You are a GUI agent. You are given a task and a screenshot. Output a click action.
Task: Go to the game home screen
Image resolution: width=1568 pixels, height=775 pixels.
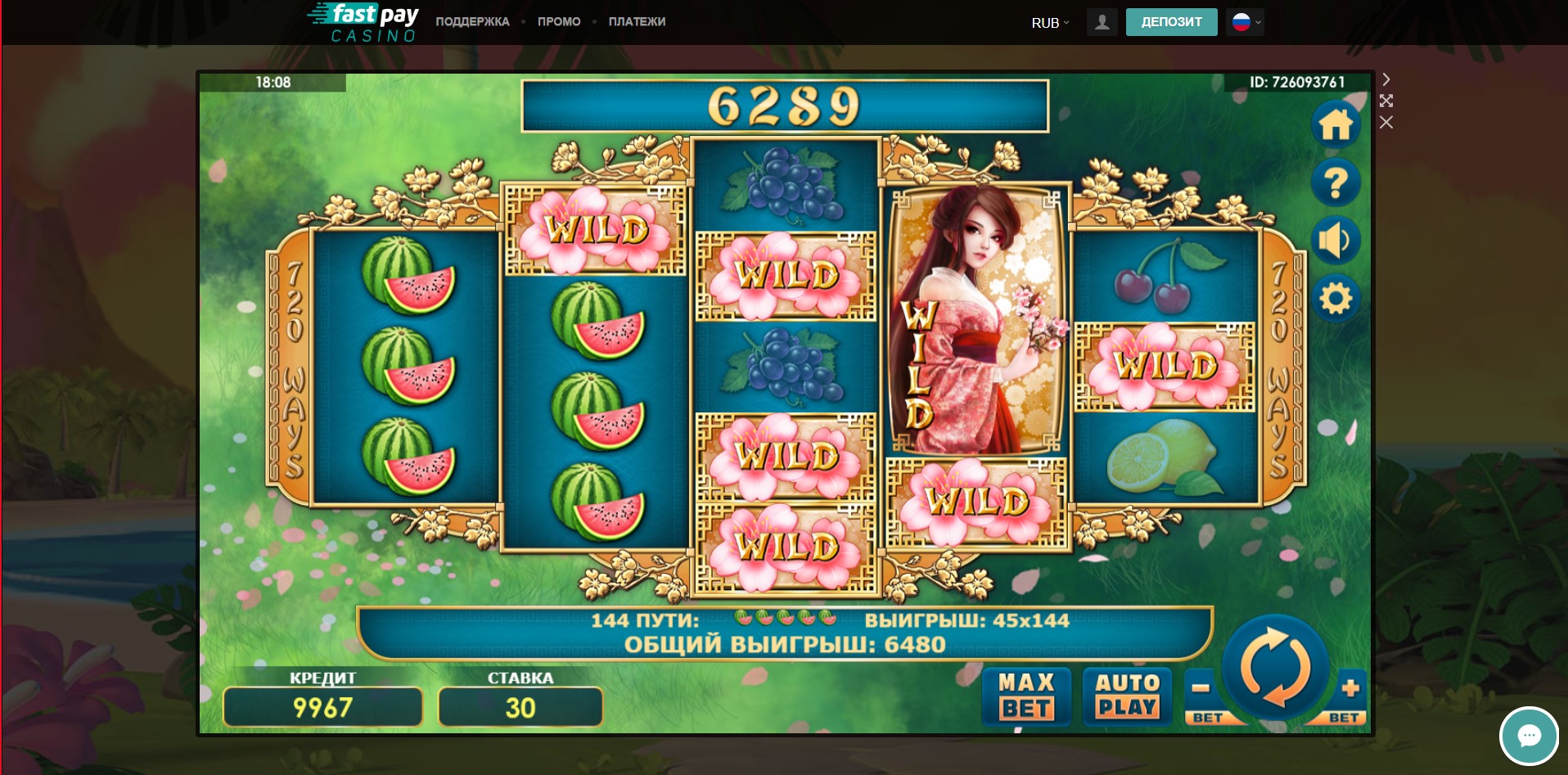[1336, 125]
